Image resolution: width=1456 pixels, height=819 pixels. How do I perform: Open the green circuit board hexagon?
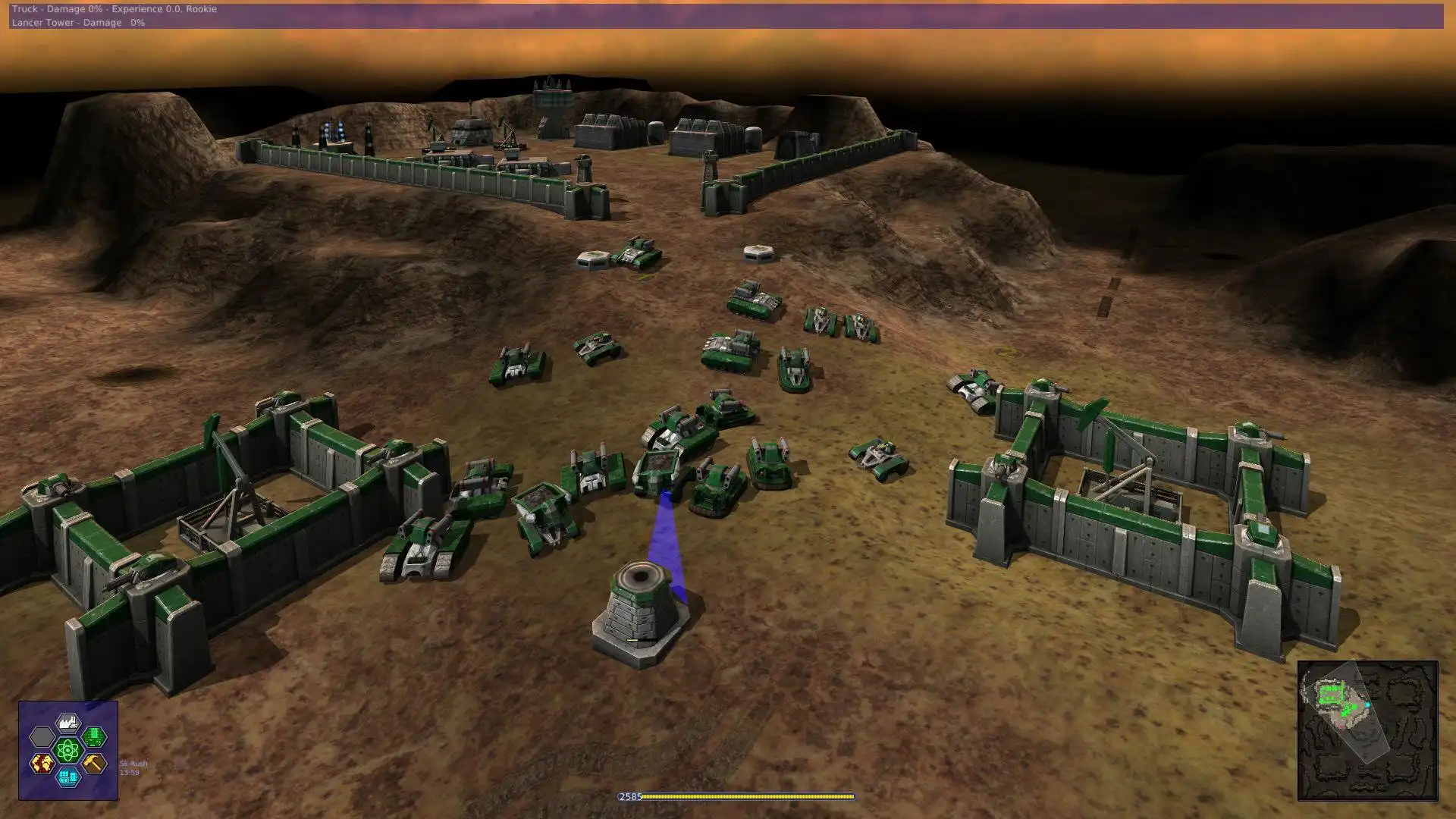94,736
